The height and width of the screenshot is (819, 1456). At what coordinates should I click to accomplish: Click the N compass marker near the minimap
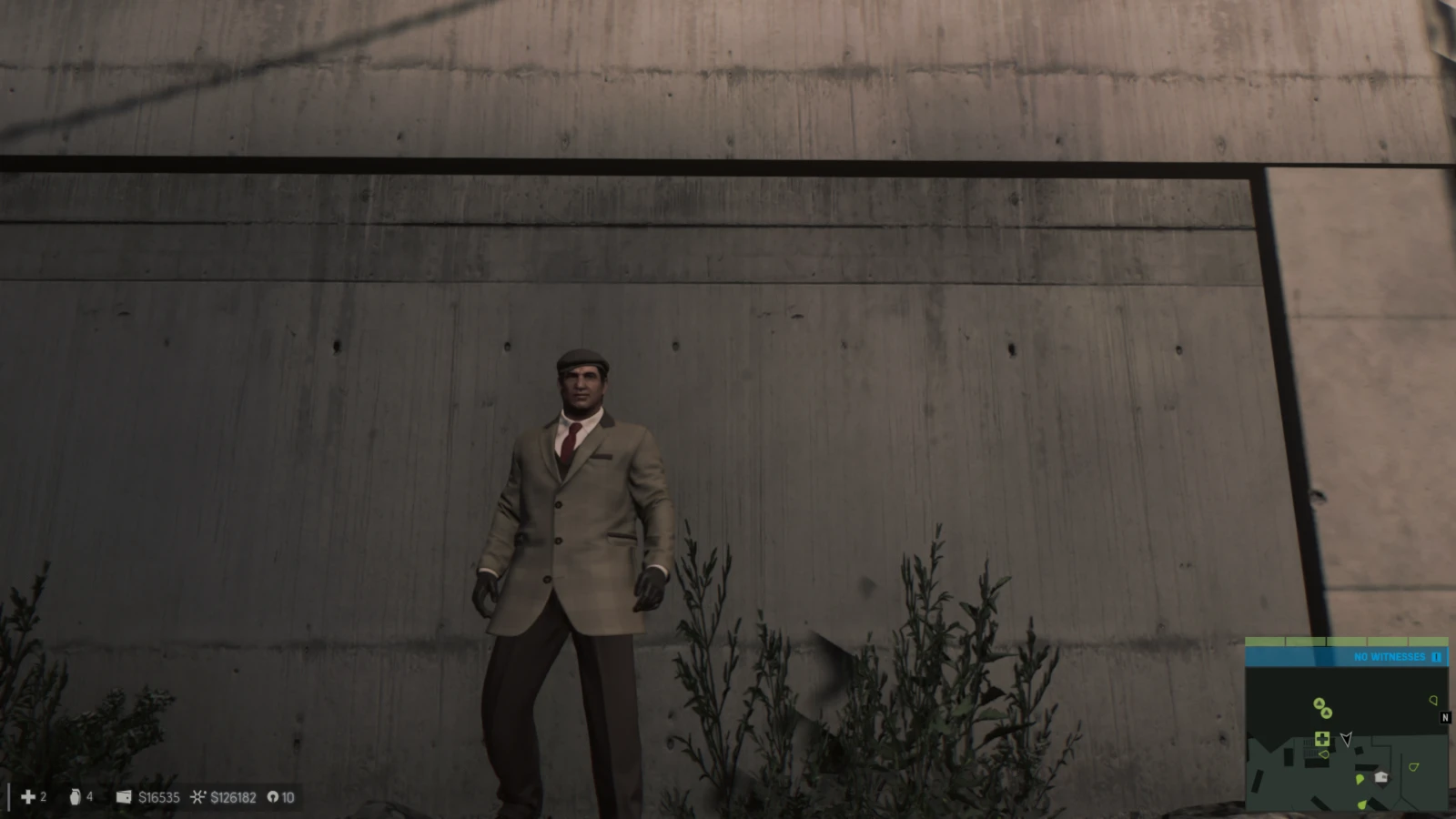coord(1445,718)
